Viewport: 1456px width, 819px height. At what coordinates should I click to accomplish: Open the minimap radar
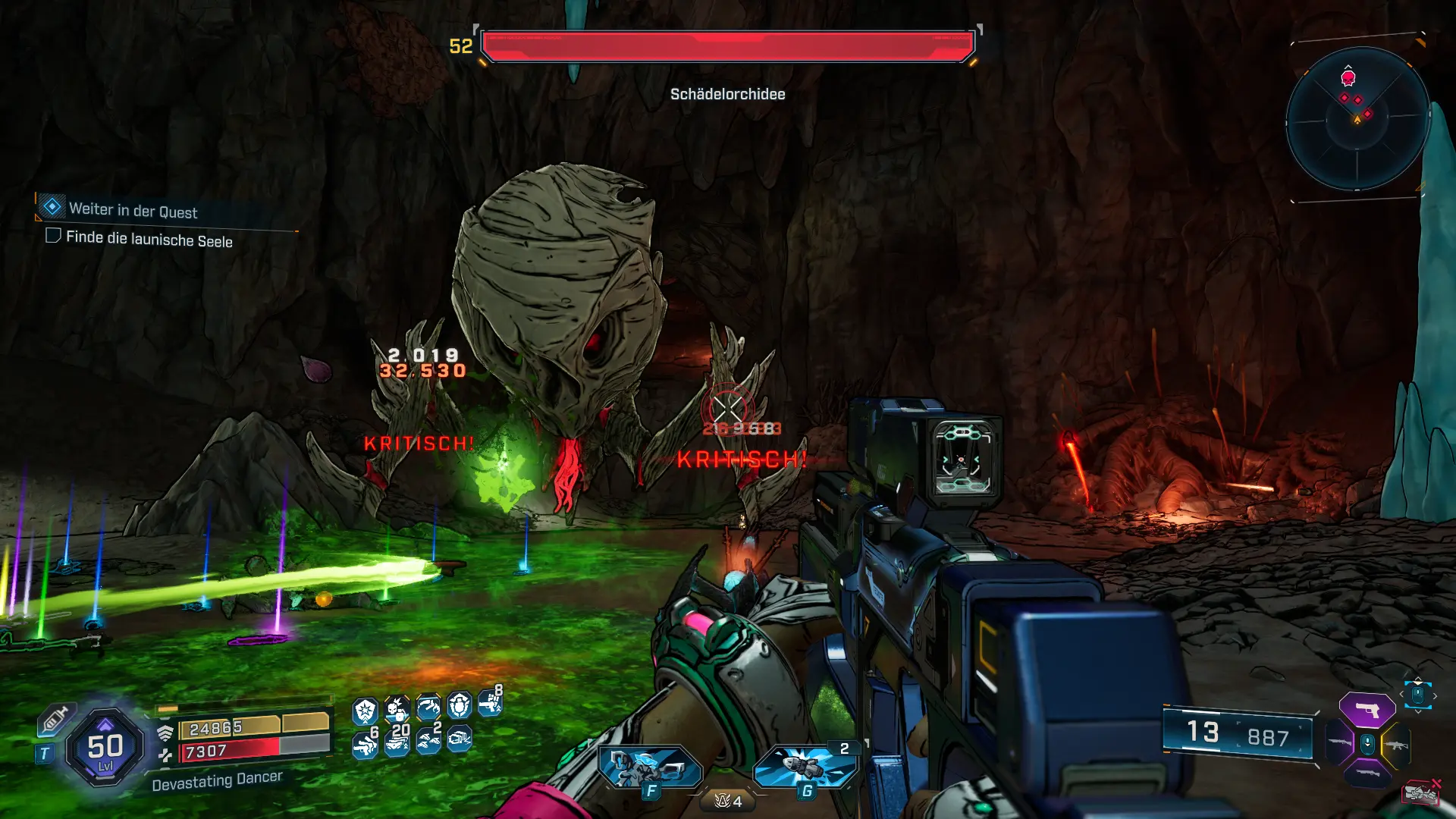(1357, 120)
